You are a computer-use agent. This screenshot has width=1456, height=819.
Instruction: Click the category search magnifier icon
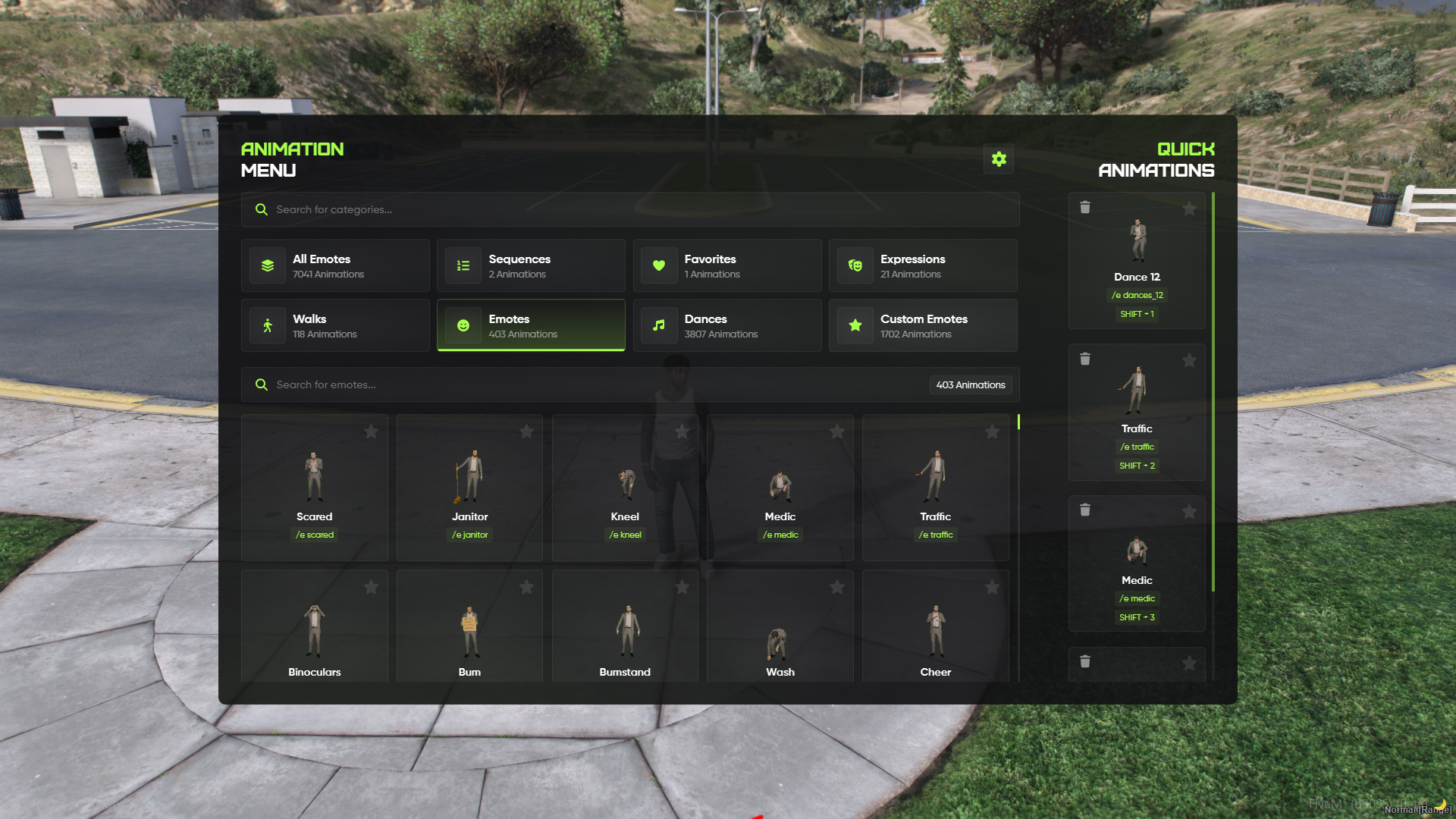click(x=262, y=209)
